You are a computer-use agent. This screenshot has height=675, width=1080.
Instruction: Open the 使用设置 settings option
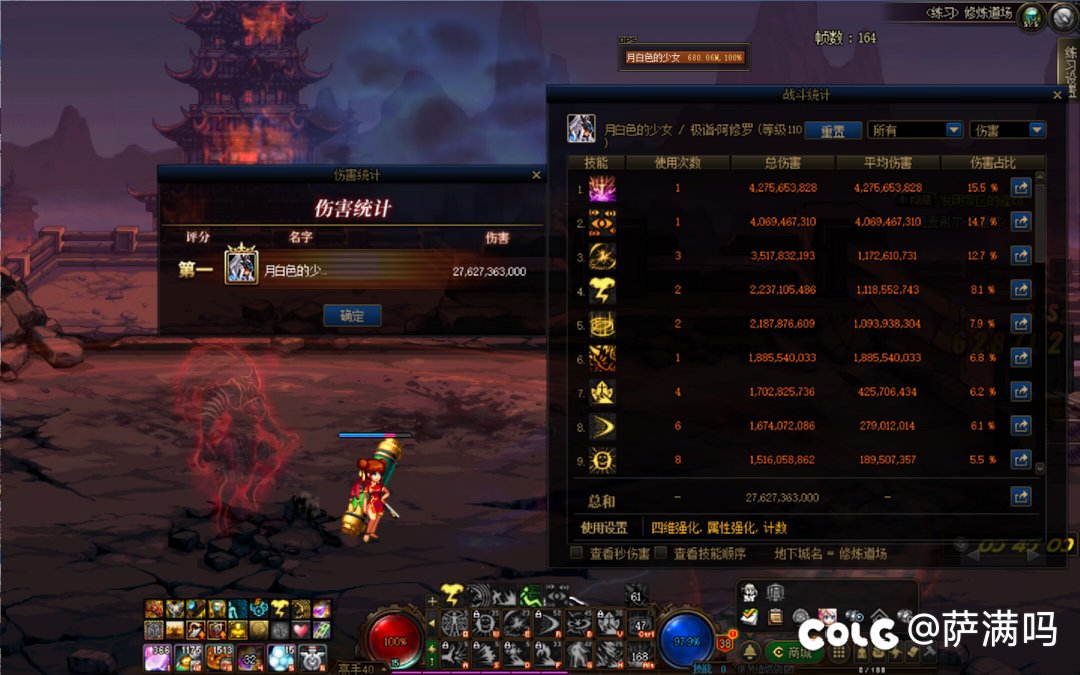(x=604, y=528)
